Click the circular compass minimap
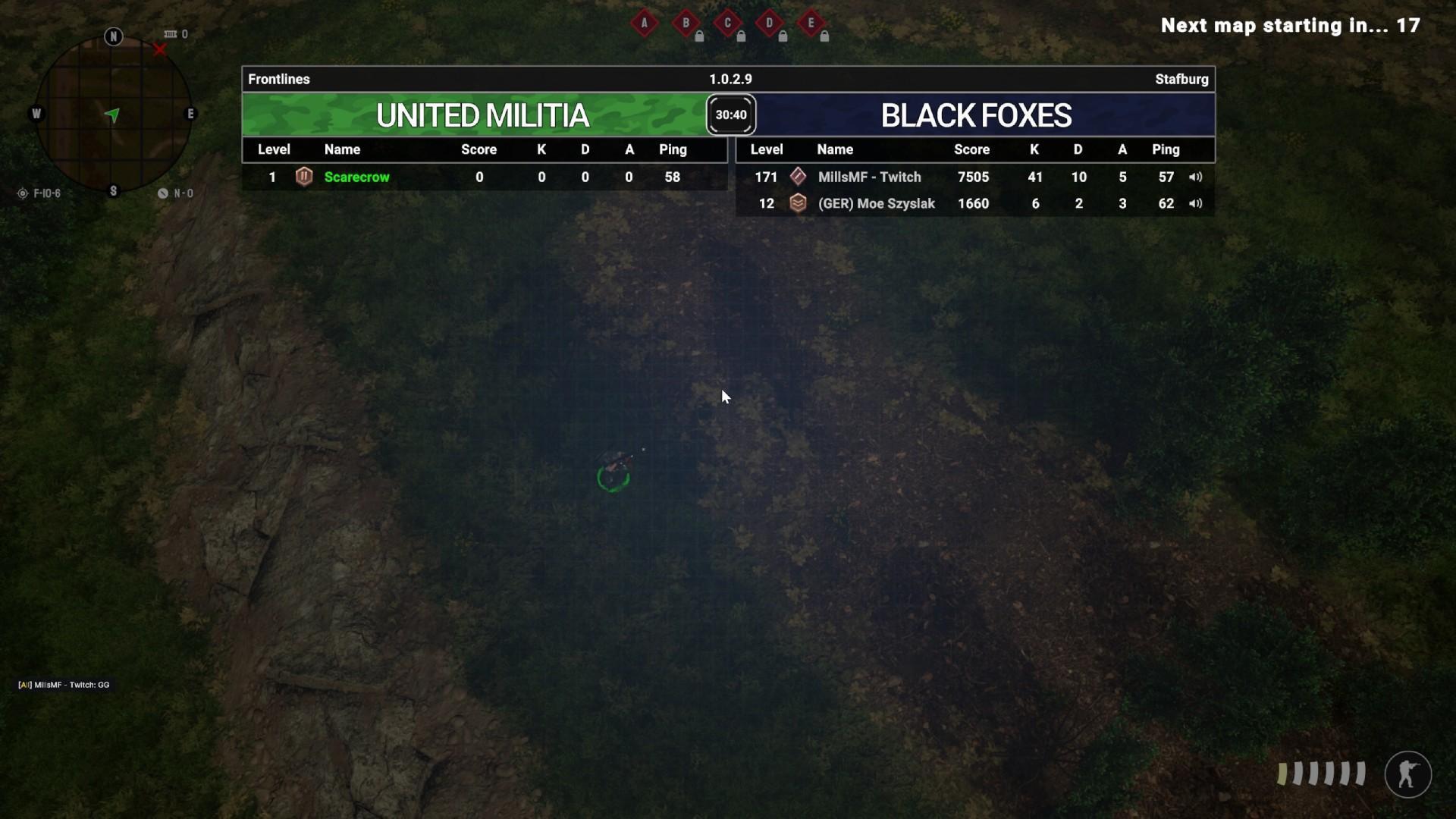The image size is (1456, 819). (x=113, y=115)
